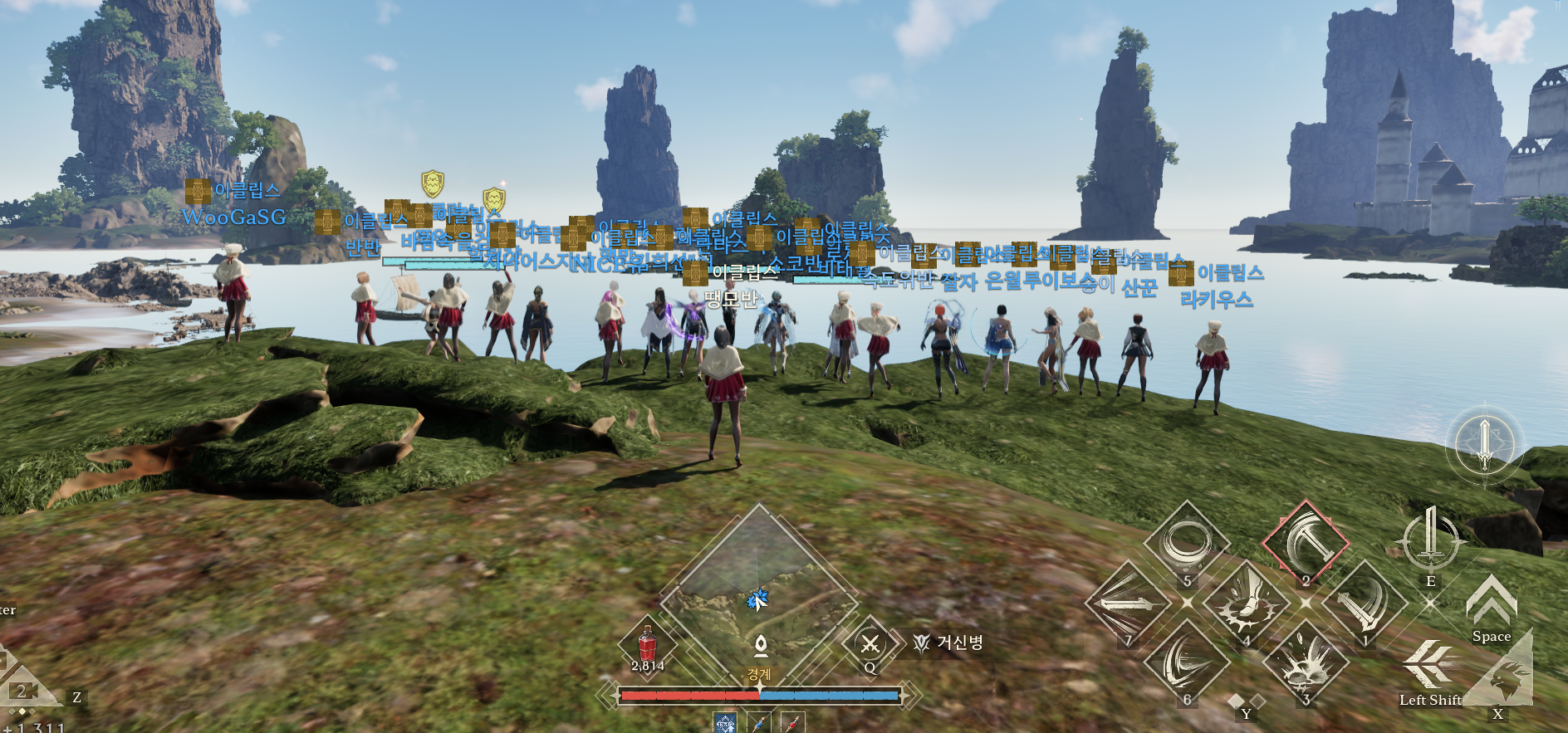Select the blue scroll buff icon
Screen dimensions: 1568x733
(760, 724)
